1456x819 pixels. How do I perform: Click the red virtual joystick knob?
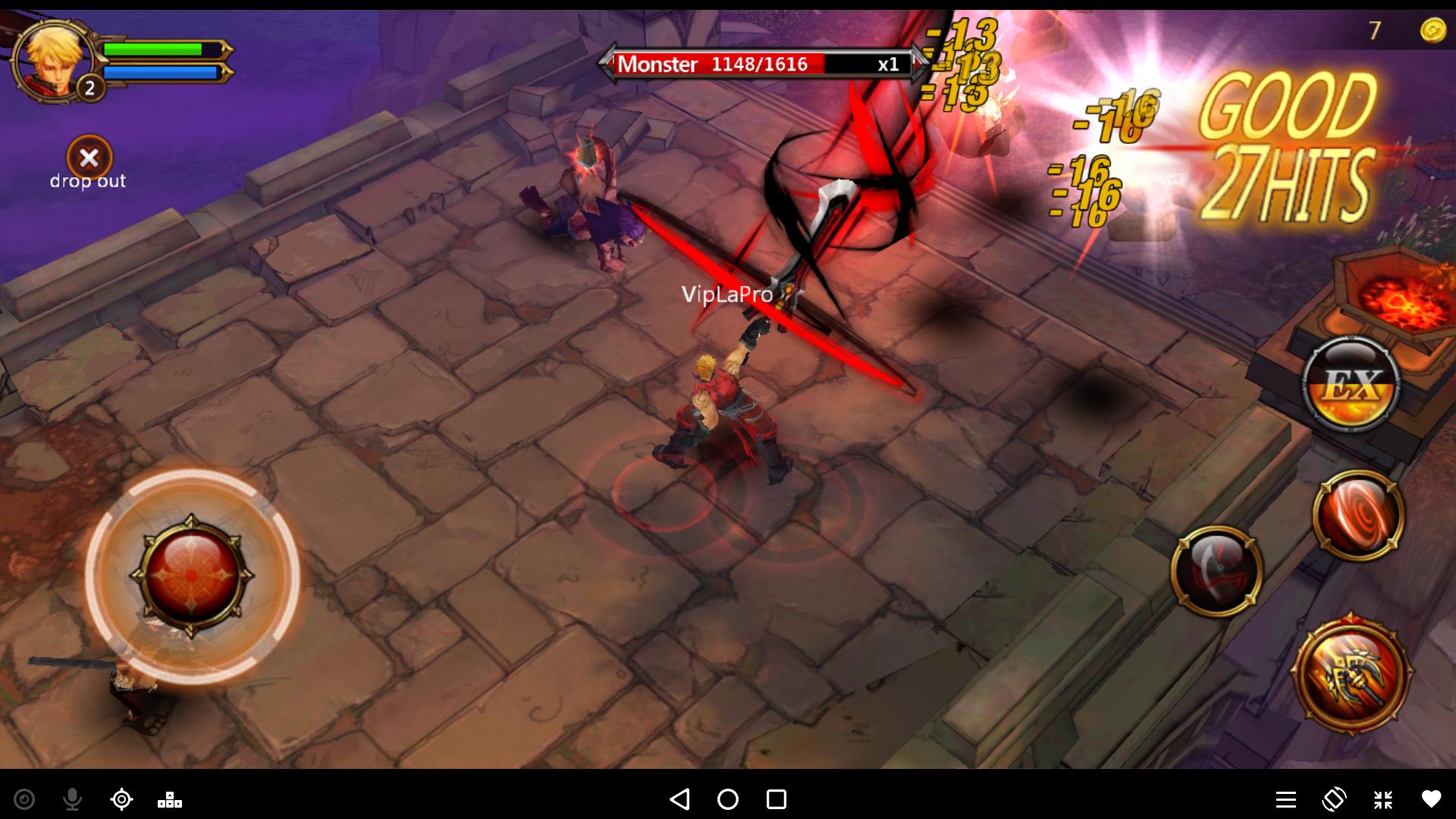tap(192, 575)
